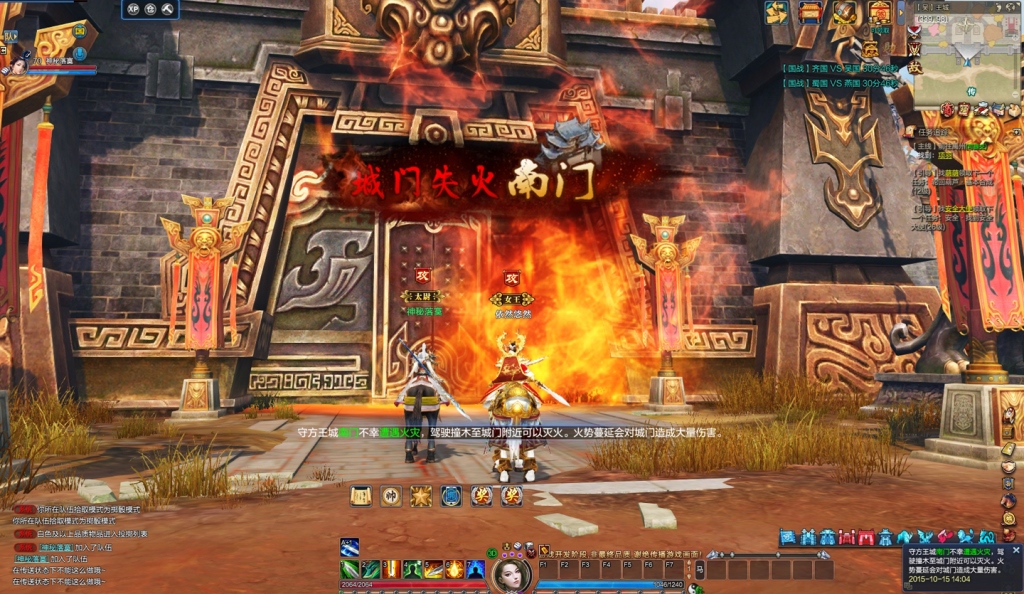The height and width of the screenshot is (594, 1024).
Task: Click the XP button in the top bar
Action: click(134, 9)
